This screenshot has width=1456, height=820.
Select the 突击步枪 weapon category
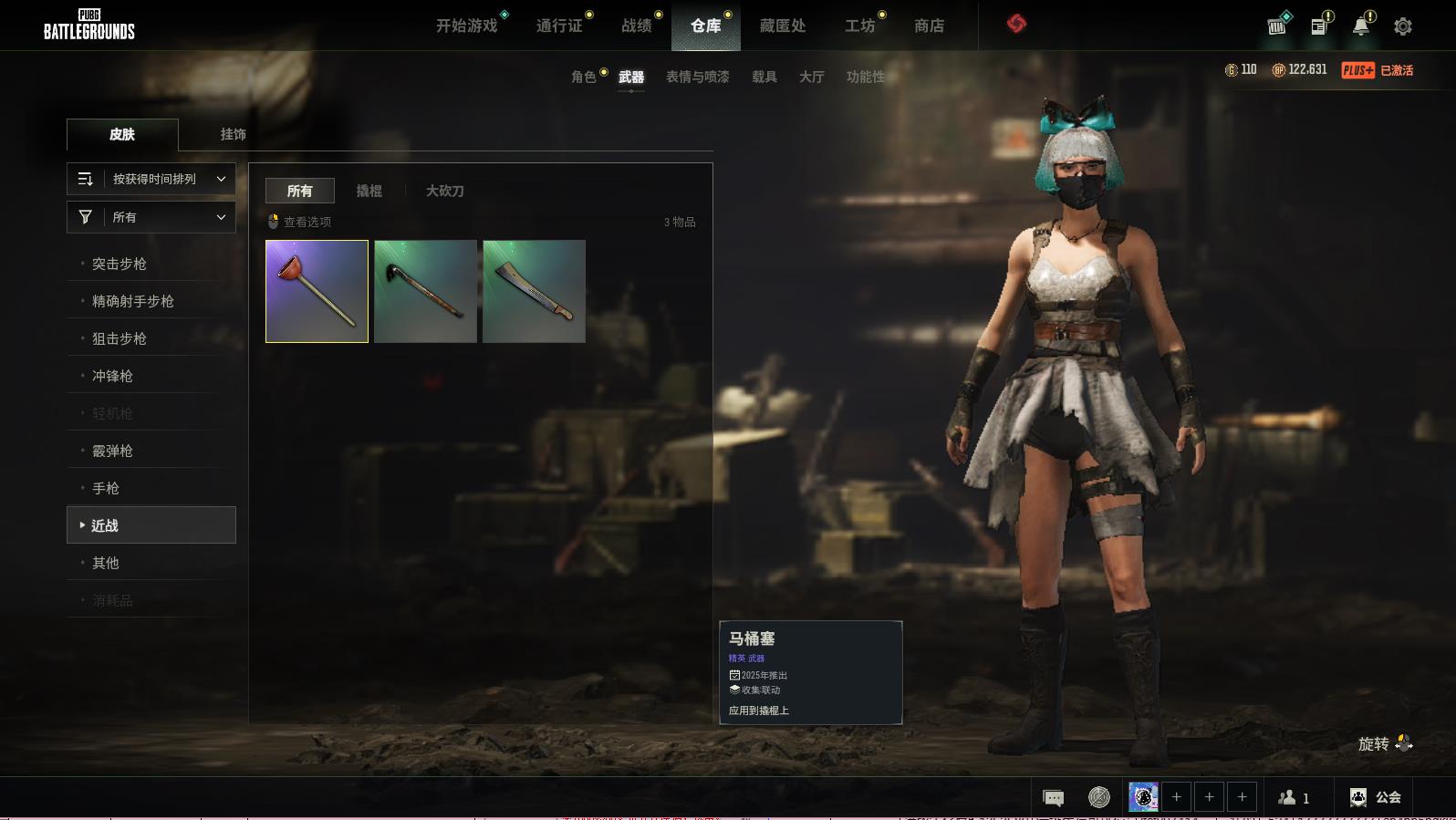point(120,264)
